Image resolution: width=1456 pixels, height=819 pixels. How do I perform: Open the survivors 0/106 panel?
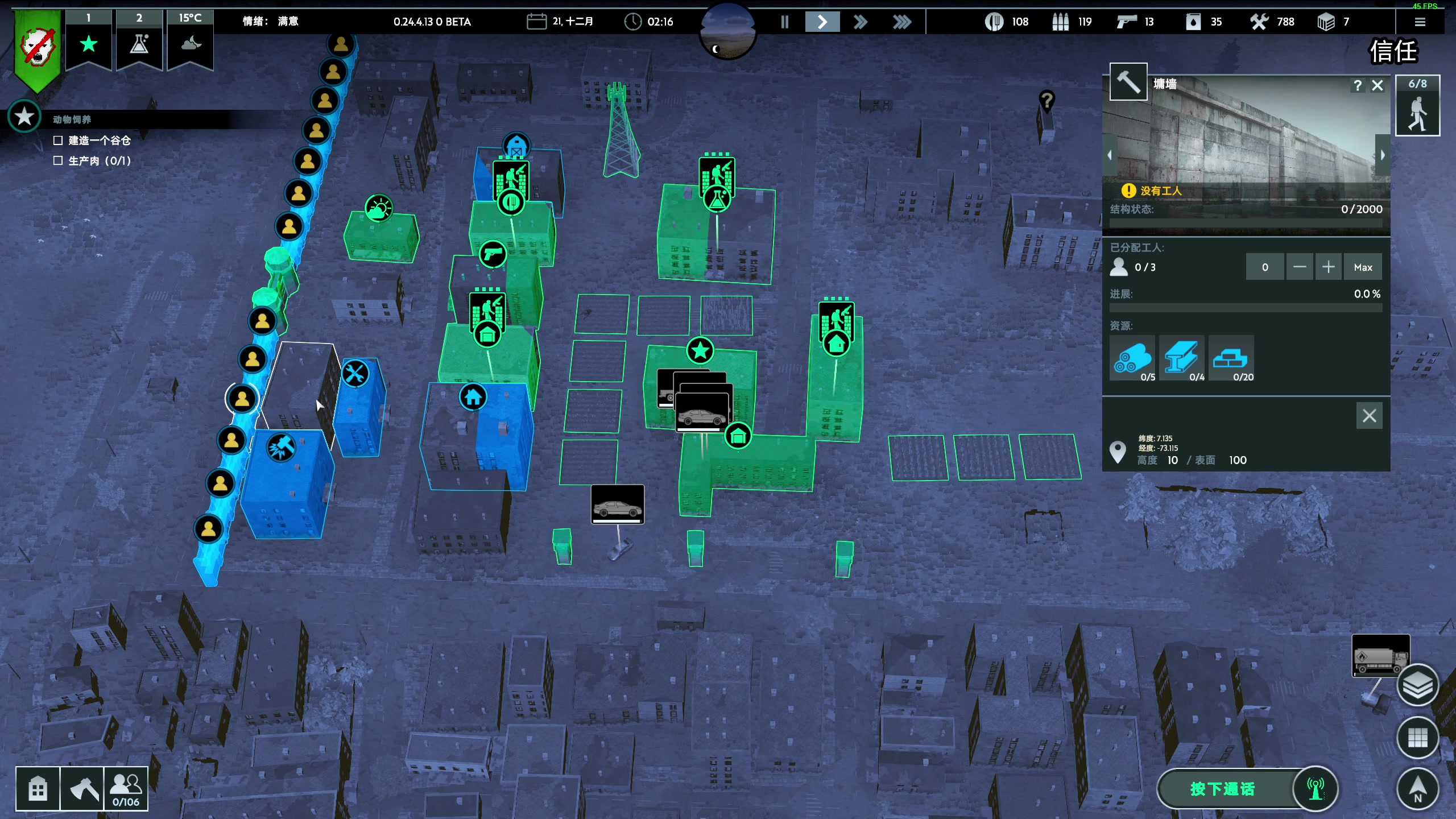pyautogui.click(x=126, y=789)
